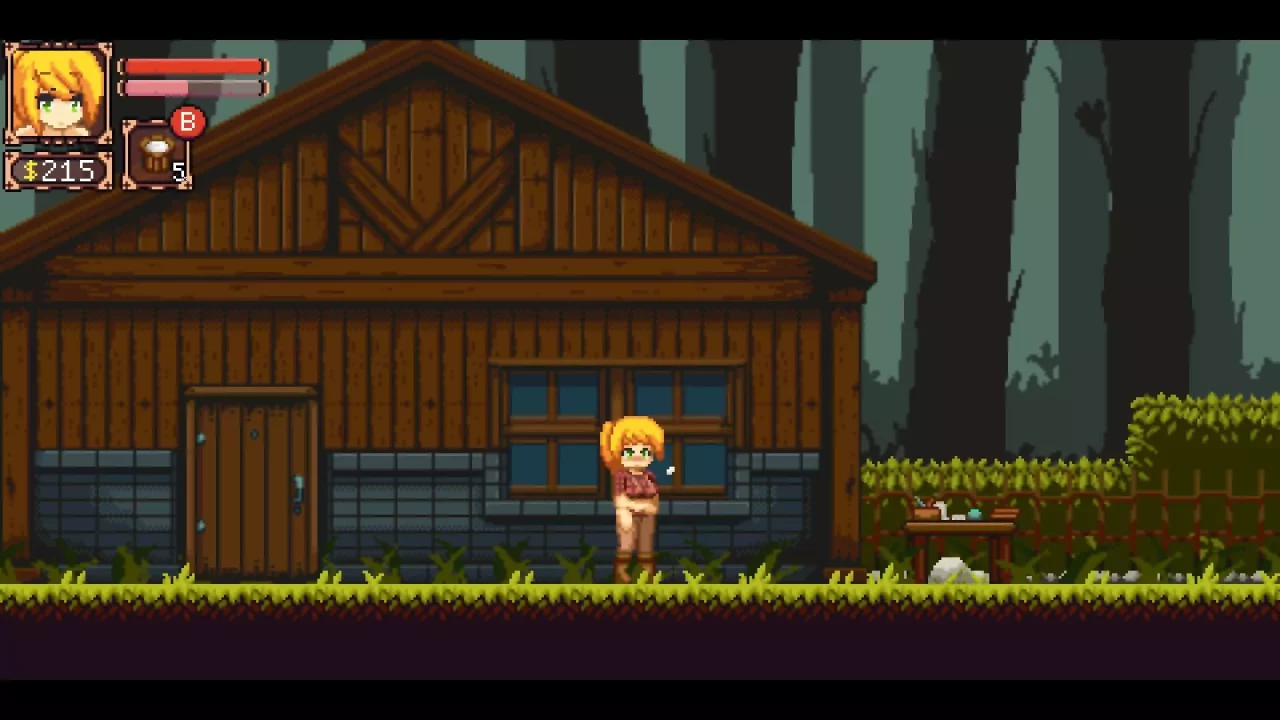Click the dollar sign coin icon
Screen dimensions: 1280x720
coord(30,170)
